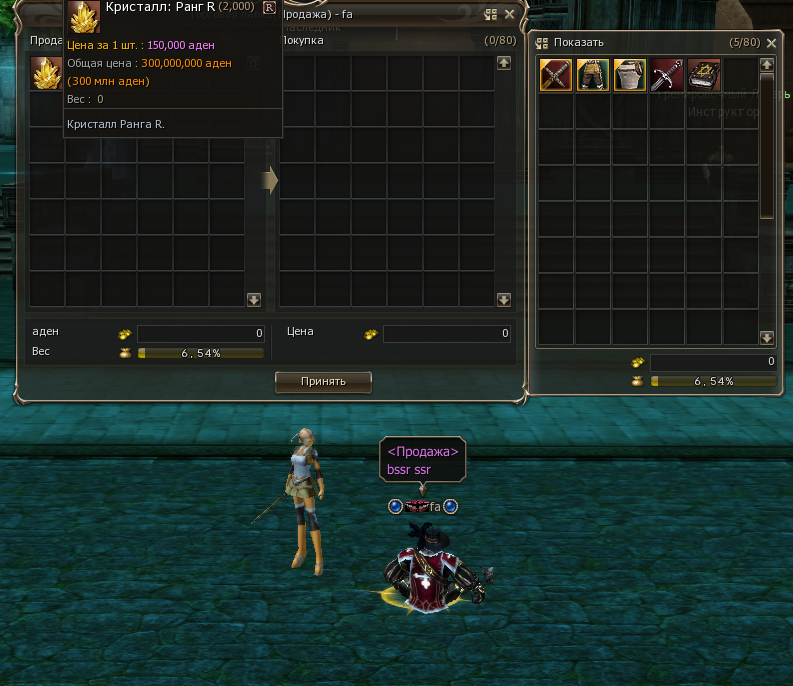
Task: Click the Цена (price) amount field
Action: click(446, 333)
